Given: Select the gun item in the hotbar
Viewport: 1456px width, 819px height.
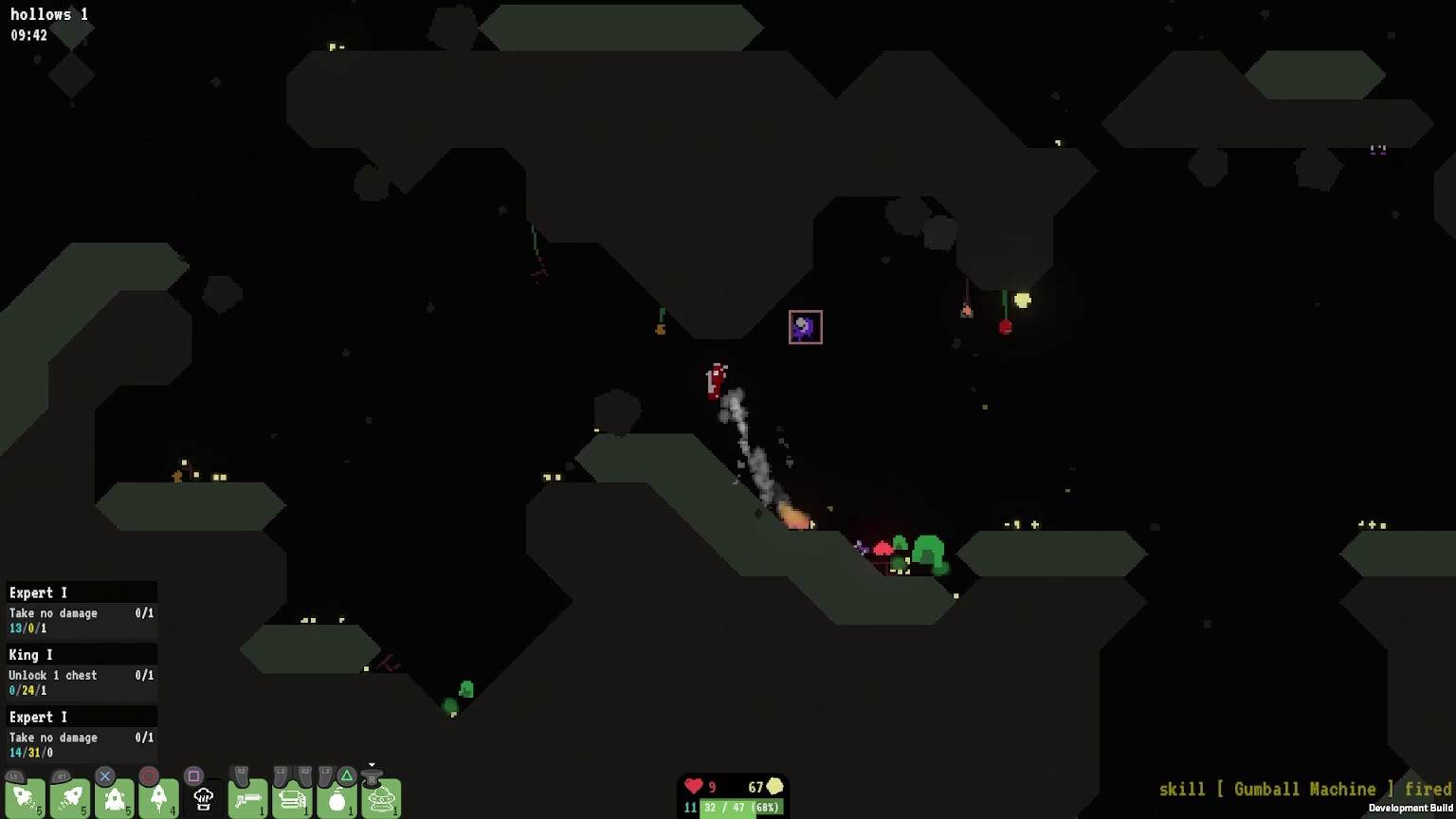Looking at the screenshot, I should (248, 798).
